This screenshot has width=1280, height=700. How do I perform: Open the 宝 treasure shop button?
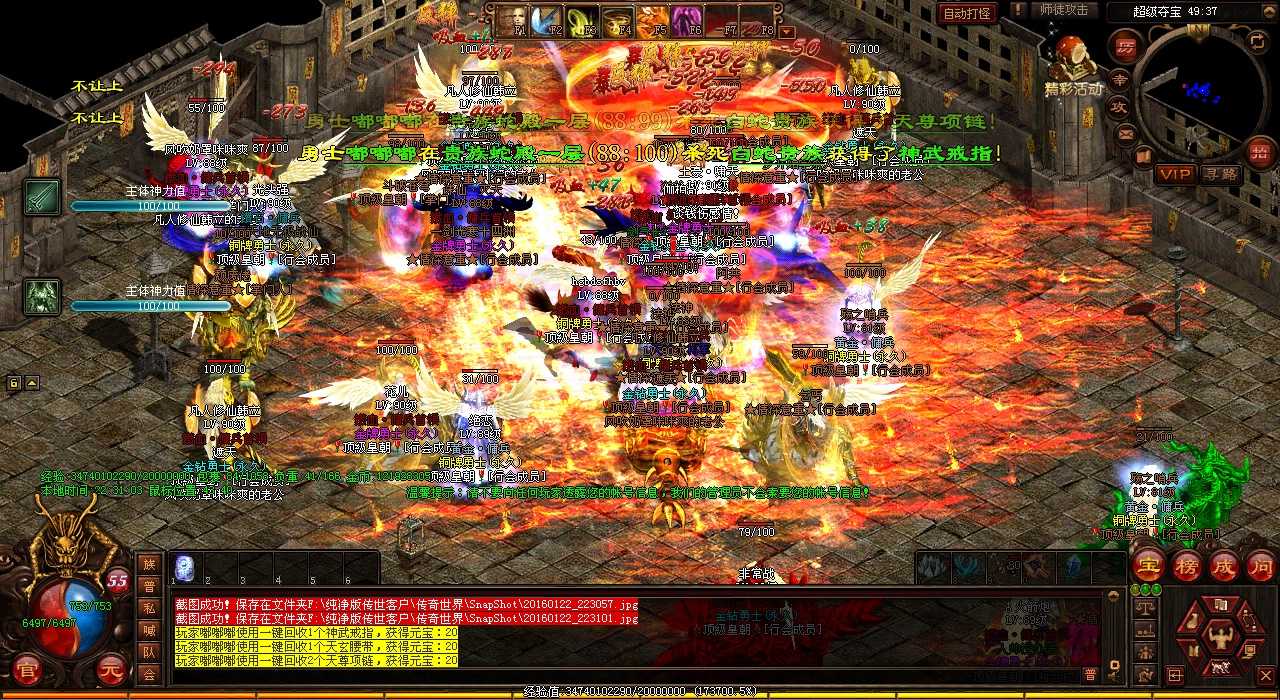(1149, 564)
